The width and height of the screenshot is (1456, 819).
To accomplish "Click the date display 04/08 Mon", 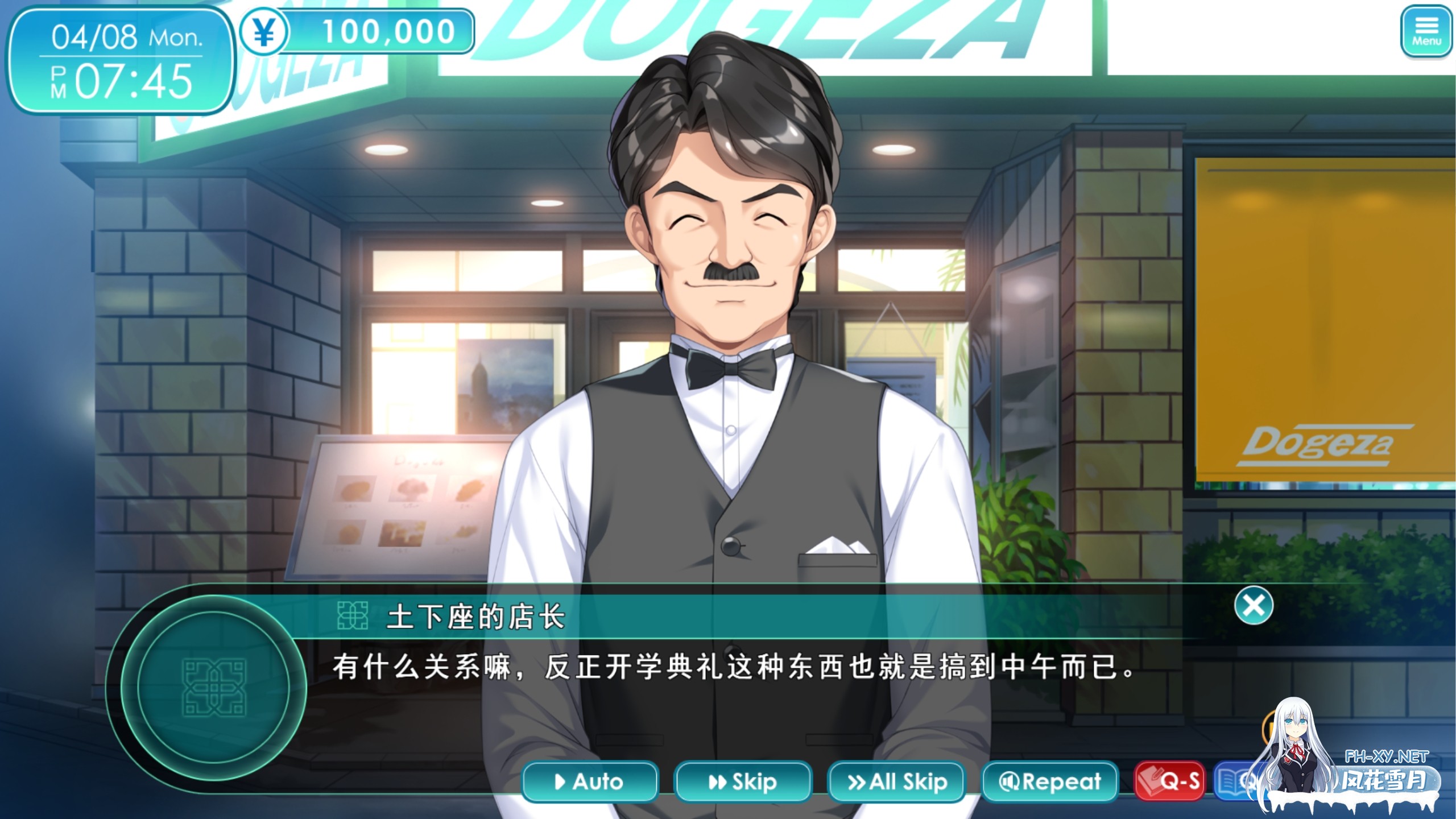I will [x=122, y=38].
